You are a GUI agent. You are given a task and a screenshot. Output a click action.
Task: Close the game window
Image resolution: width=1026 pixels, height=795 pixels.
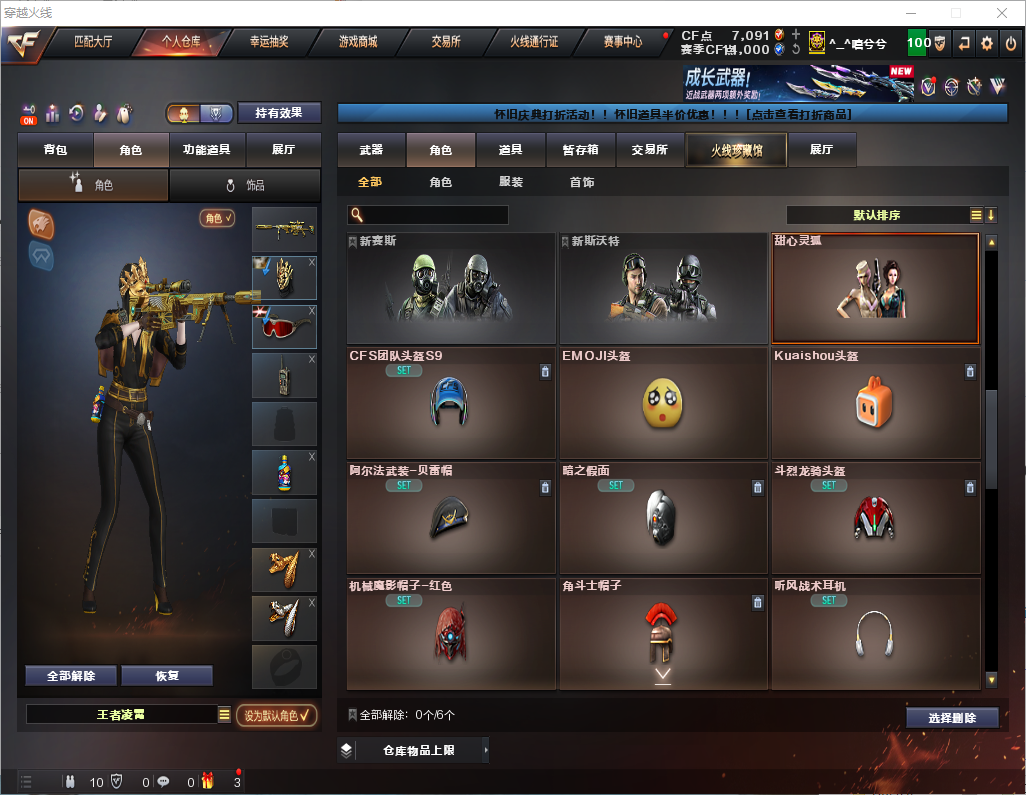tap(1001, 13)
